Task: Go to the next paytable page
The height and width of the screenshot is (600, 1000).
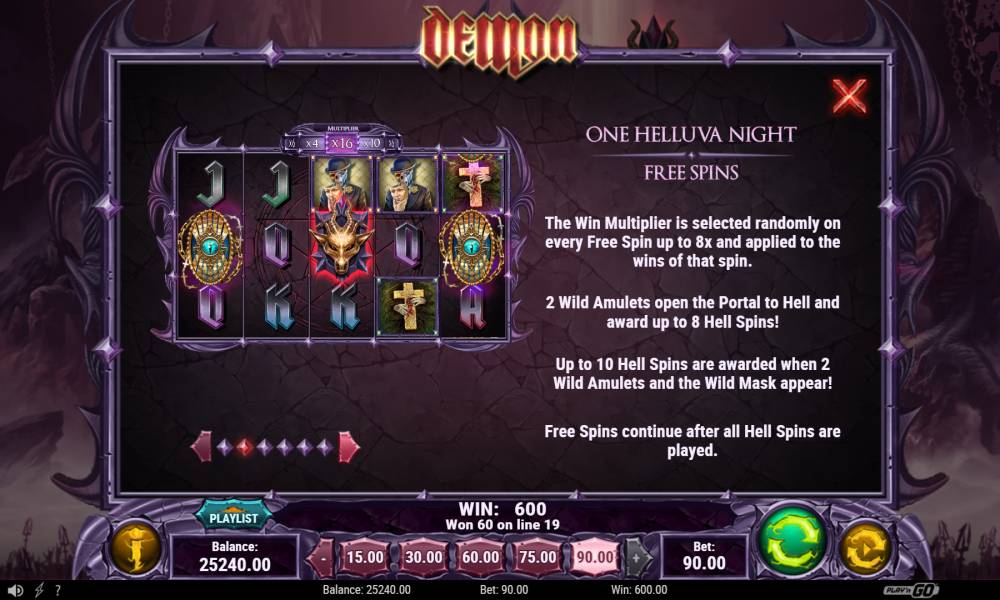Action: 348,447
